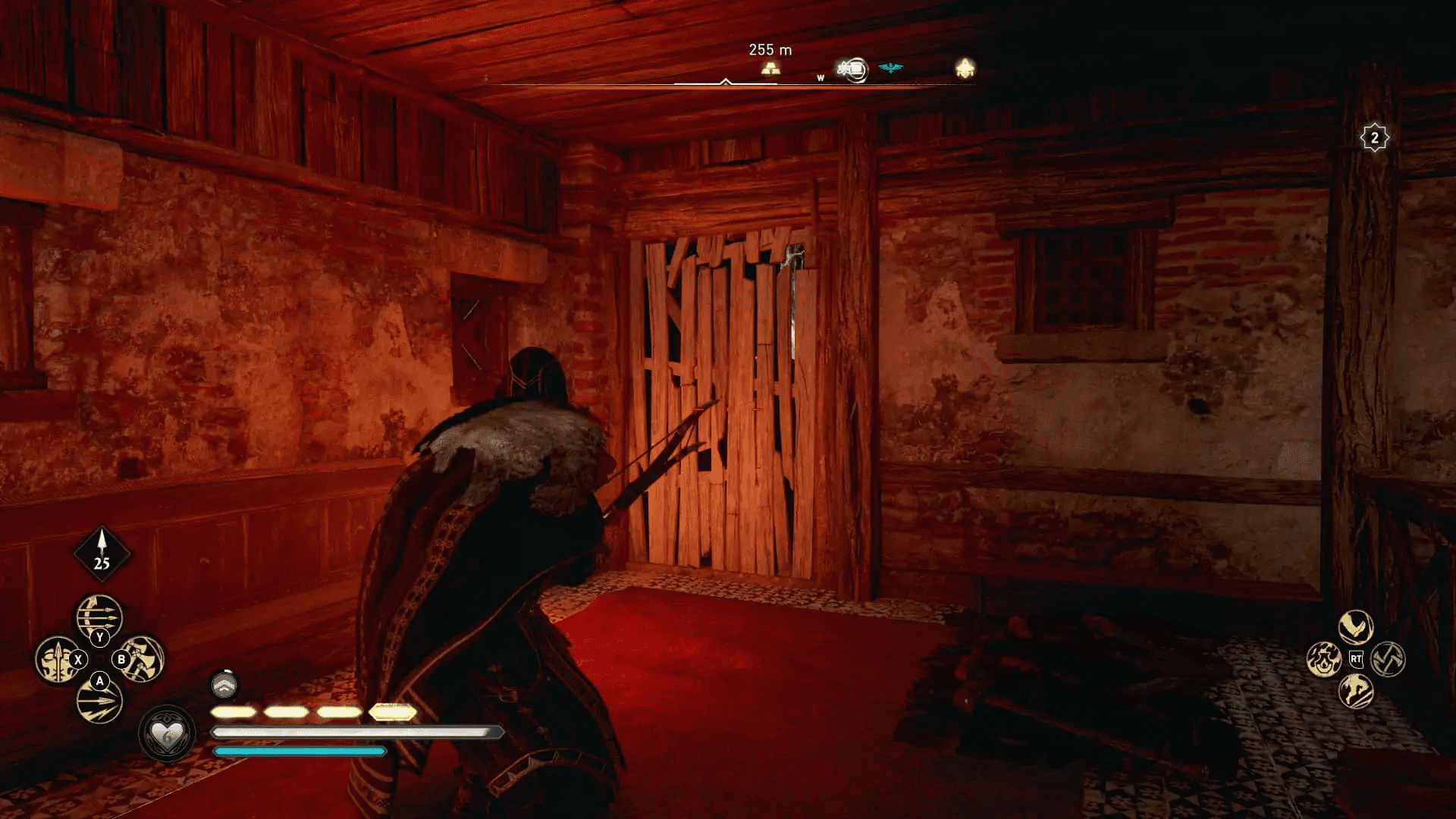This screenshot has width=1456, height=819.
Task: Activate the raven dive ability icon
Action: [1356, 626]
